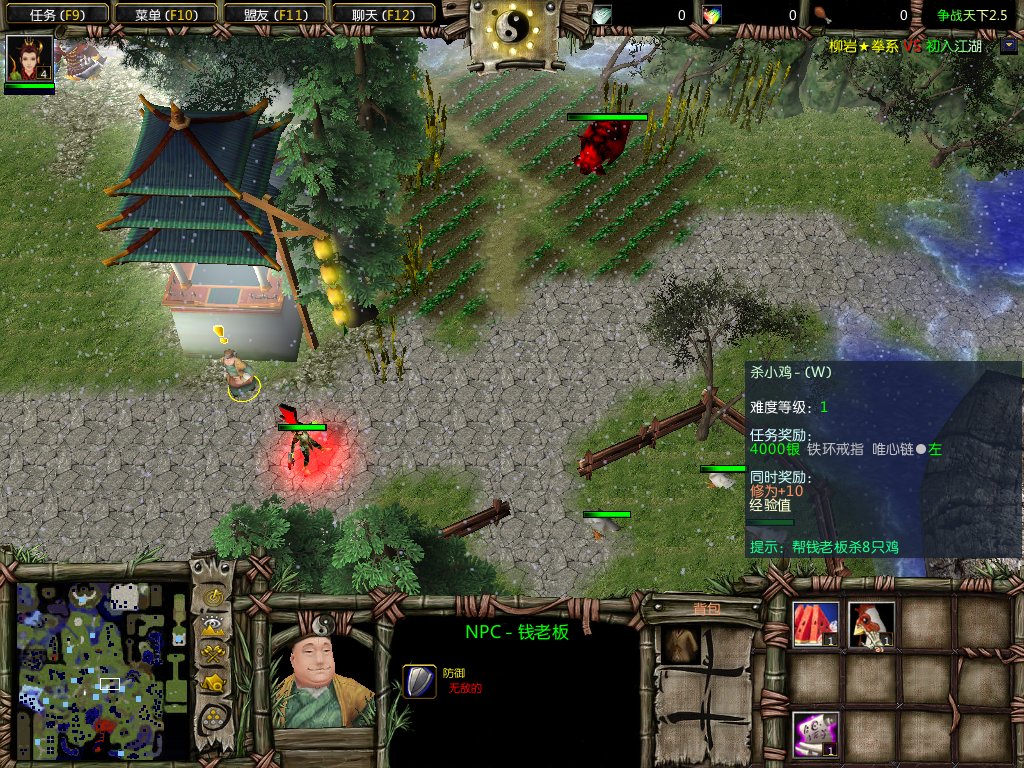Toggle minimap terrain display button

(x=213, y=627)
